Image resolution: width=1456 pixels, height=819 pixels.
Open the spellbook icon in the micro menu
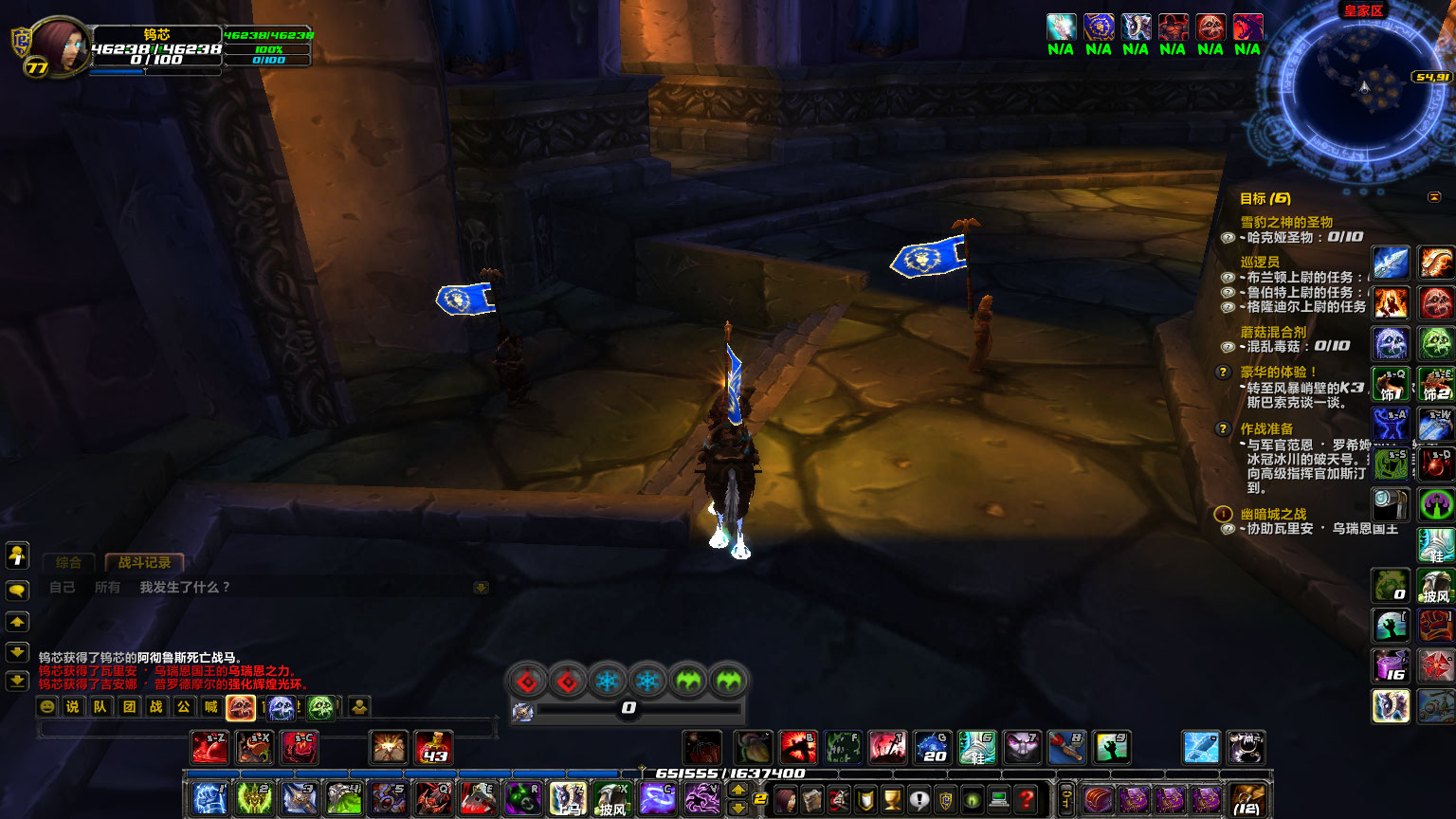coord(812,799)
